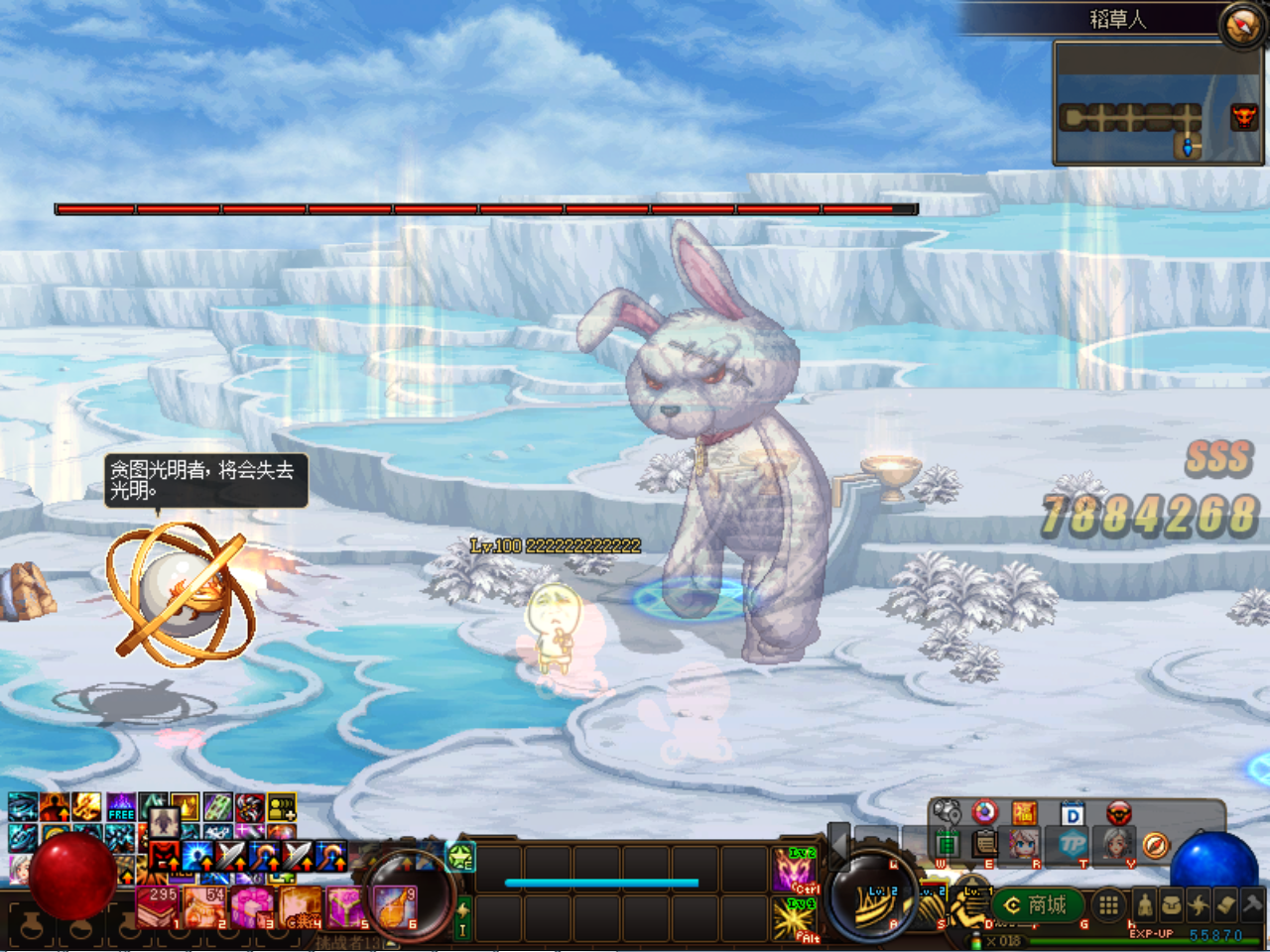Viewport: 1270px width, 952px height.
Task: Click the compass icon beside the blue MP orb
Action: point(1155,845)
